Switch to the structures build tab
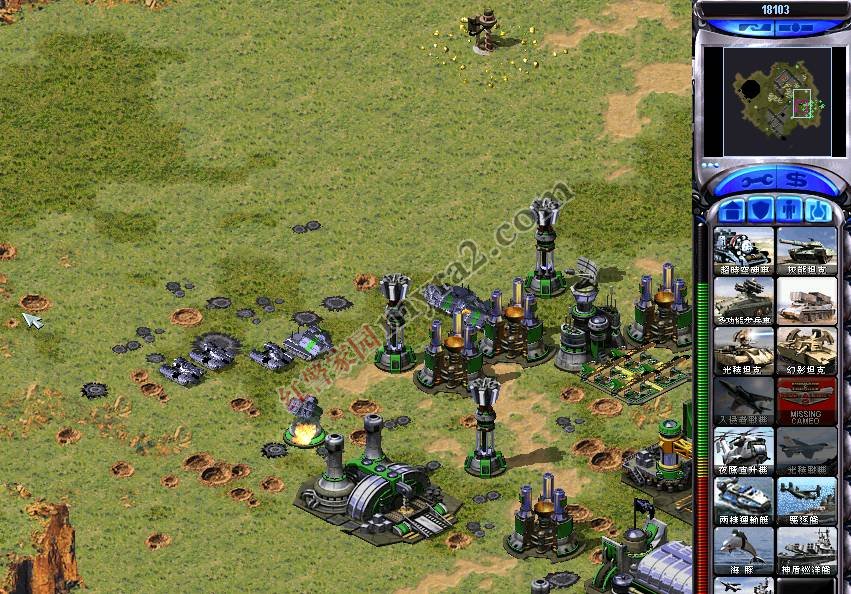851x594 pixels. tap(730, 211)
